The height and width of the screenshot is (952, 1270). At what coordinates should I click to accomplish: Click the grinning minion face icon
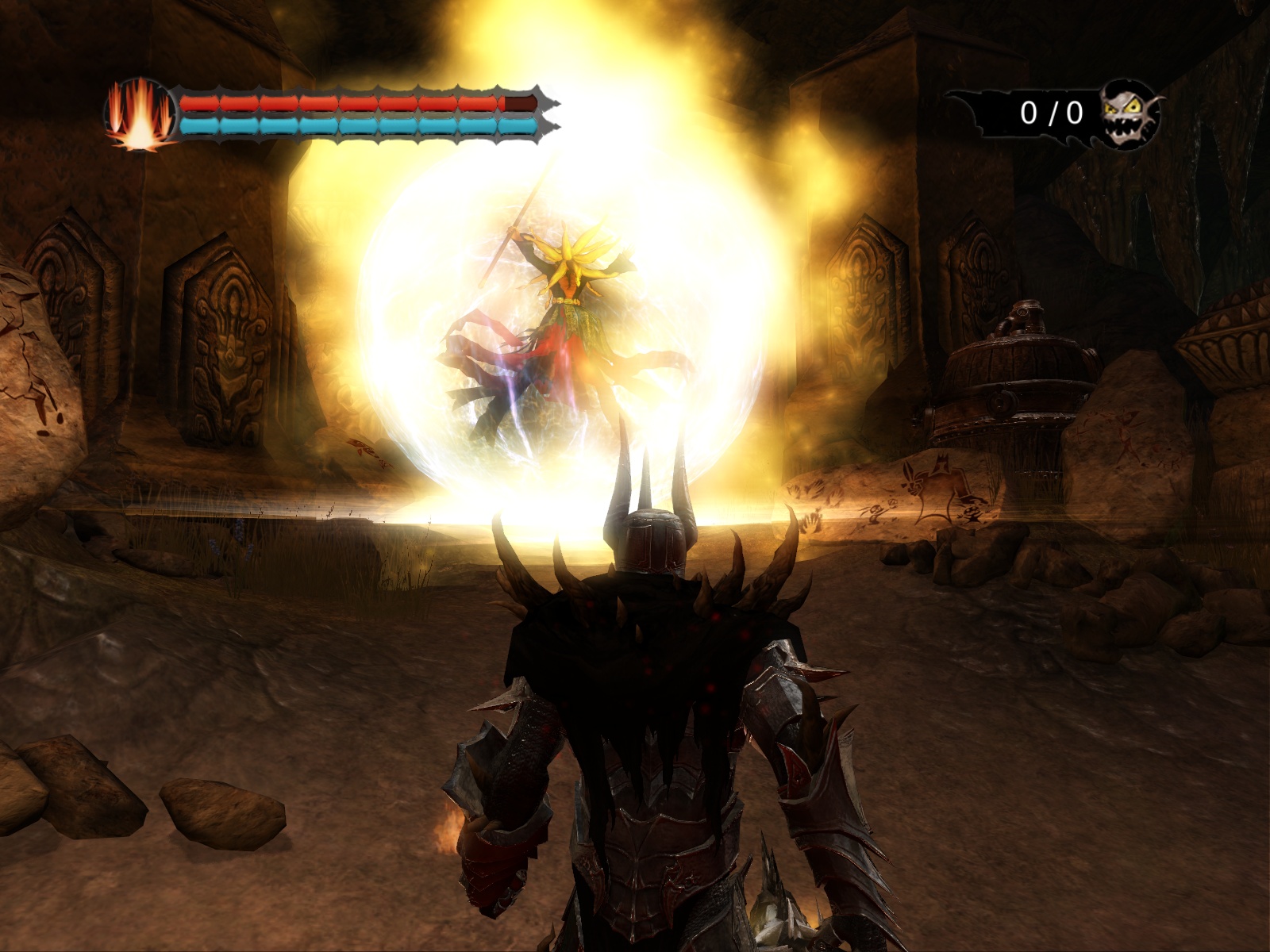pyautogui.click(x=1130, y=113)
